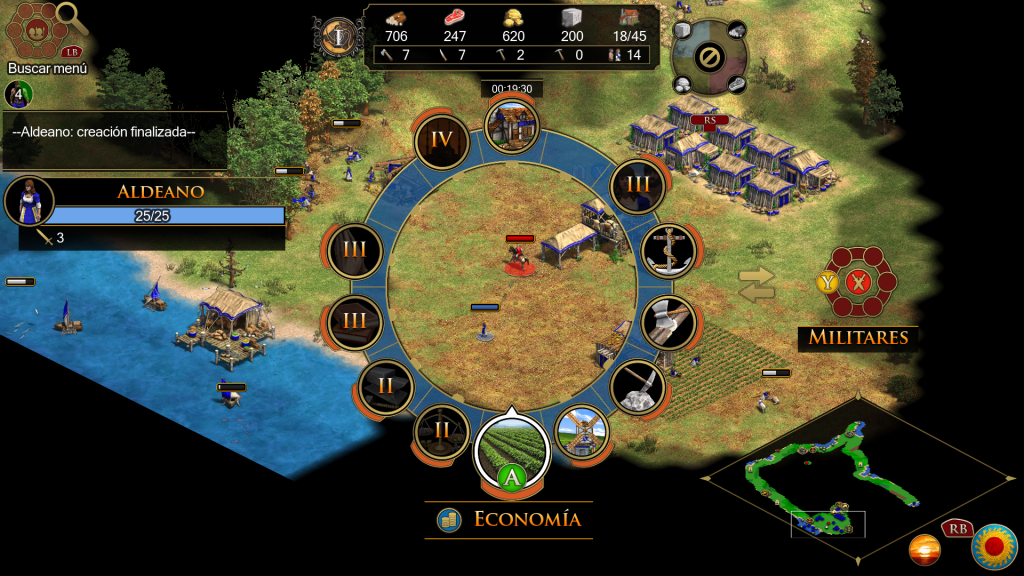Click the Aldeano villager portrait

[x=29, y=200]
